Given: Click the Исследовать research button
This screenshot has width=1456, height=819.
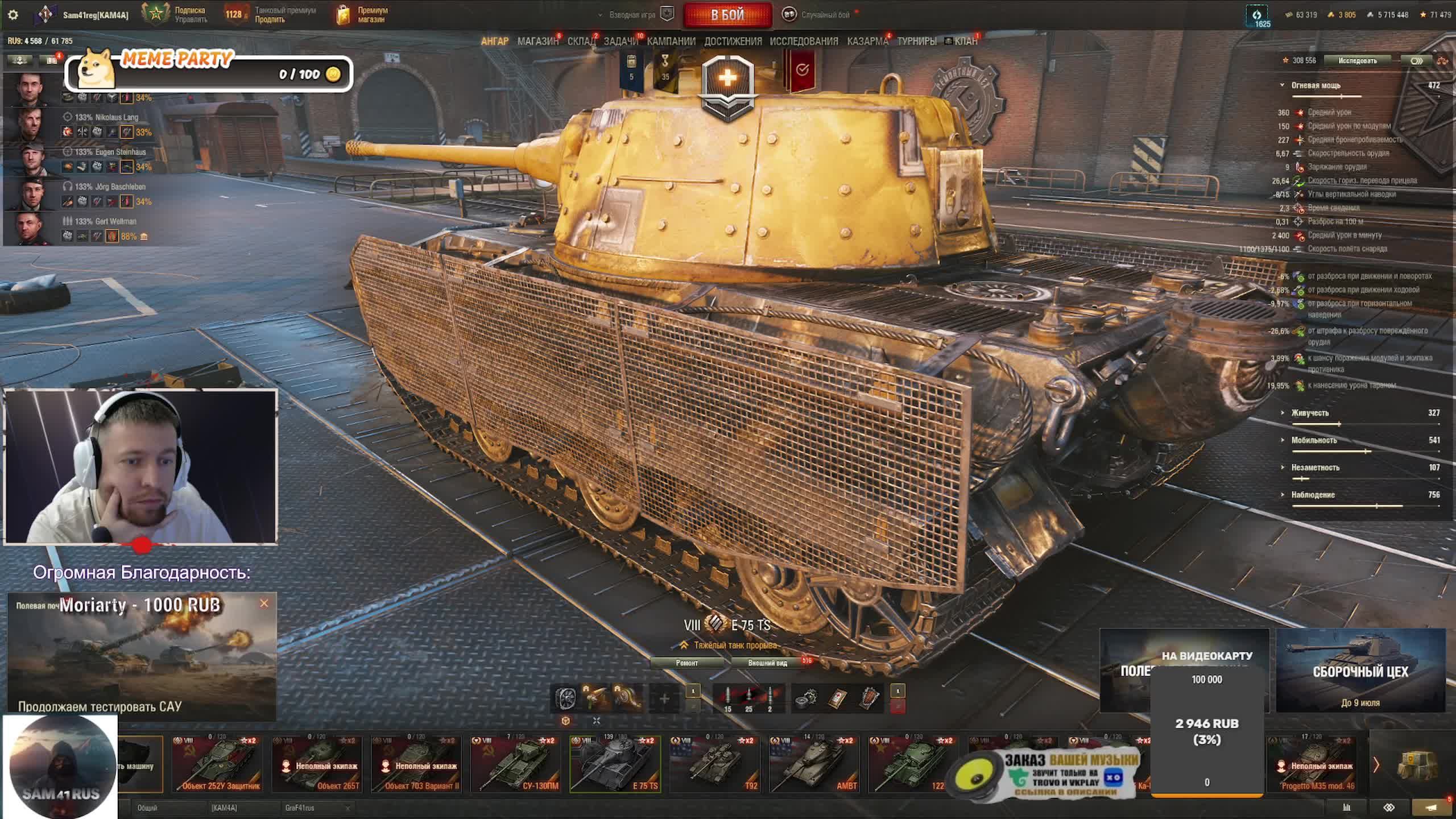Looking at the screenshot, I should pos(1357,60).
